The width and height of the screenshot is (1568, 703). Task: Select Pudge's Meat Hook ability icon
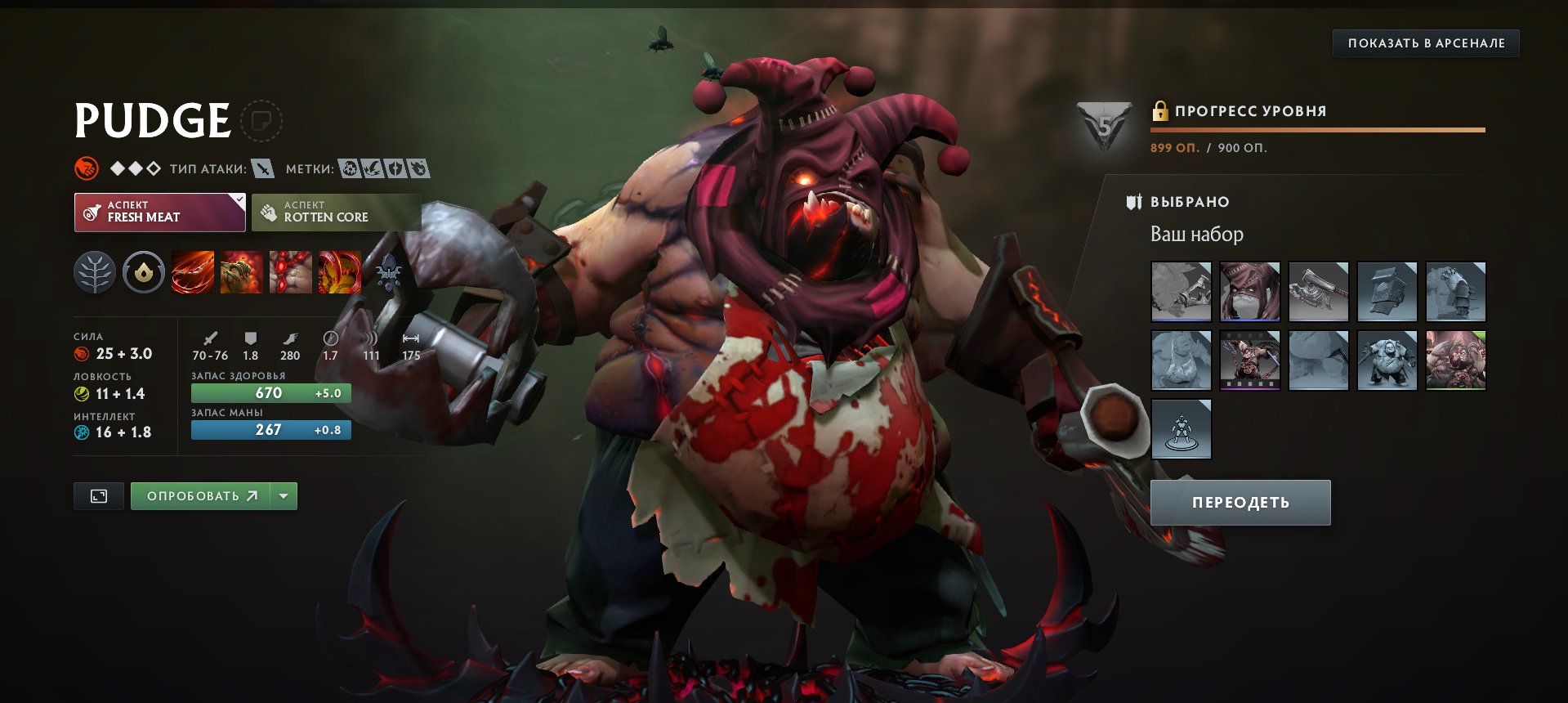click(192, 273)
